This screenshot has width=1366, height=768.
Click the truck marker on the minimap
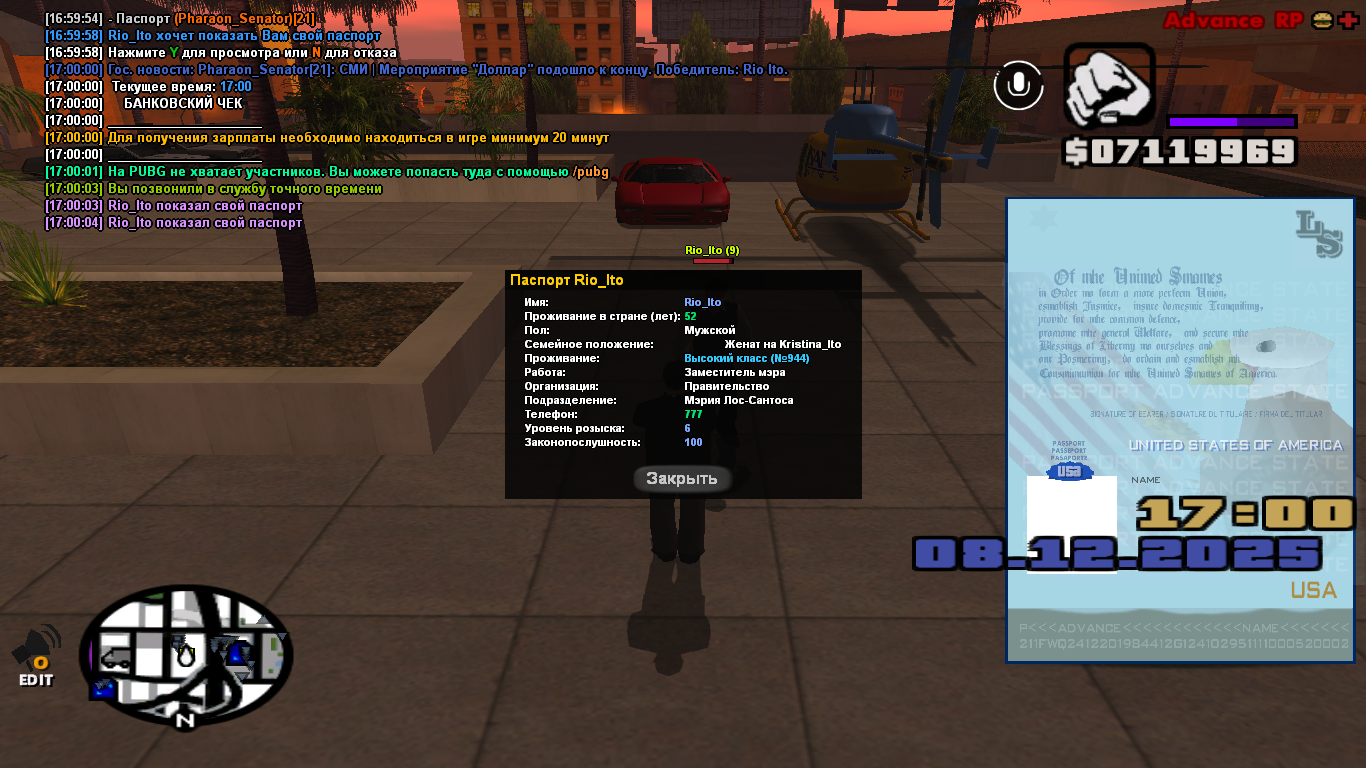click(116, 659)
